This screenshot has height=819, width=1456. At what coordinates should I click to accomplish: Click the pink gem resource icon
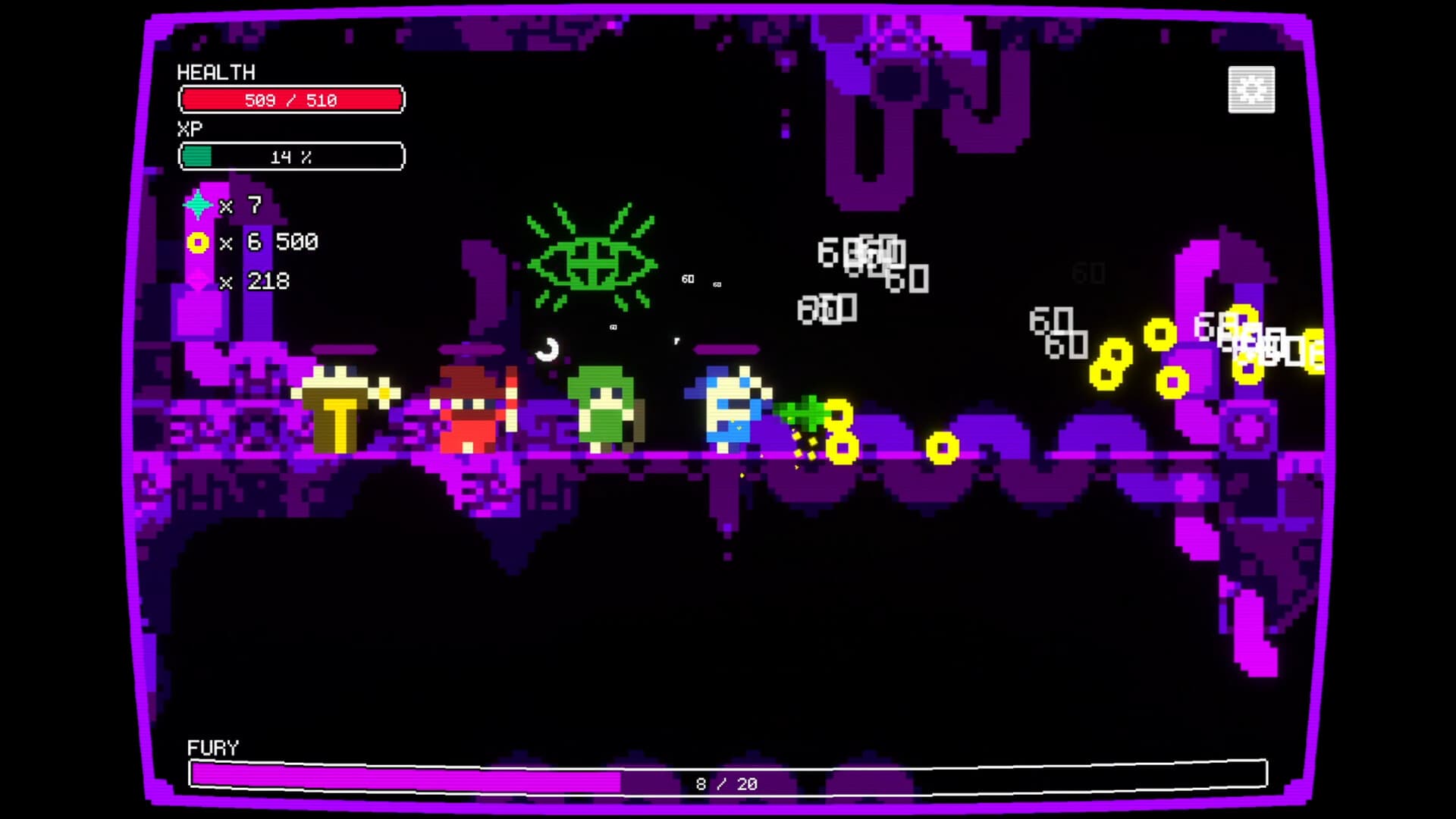click(x=197, y=281)
